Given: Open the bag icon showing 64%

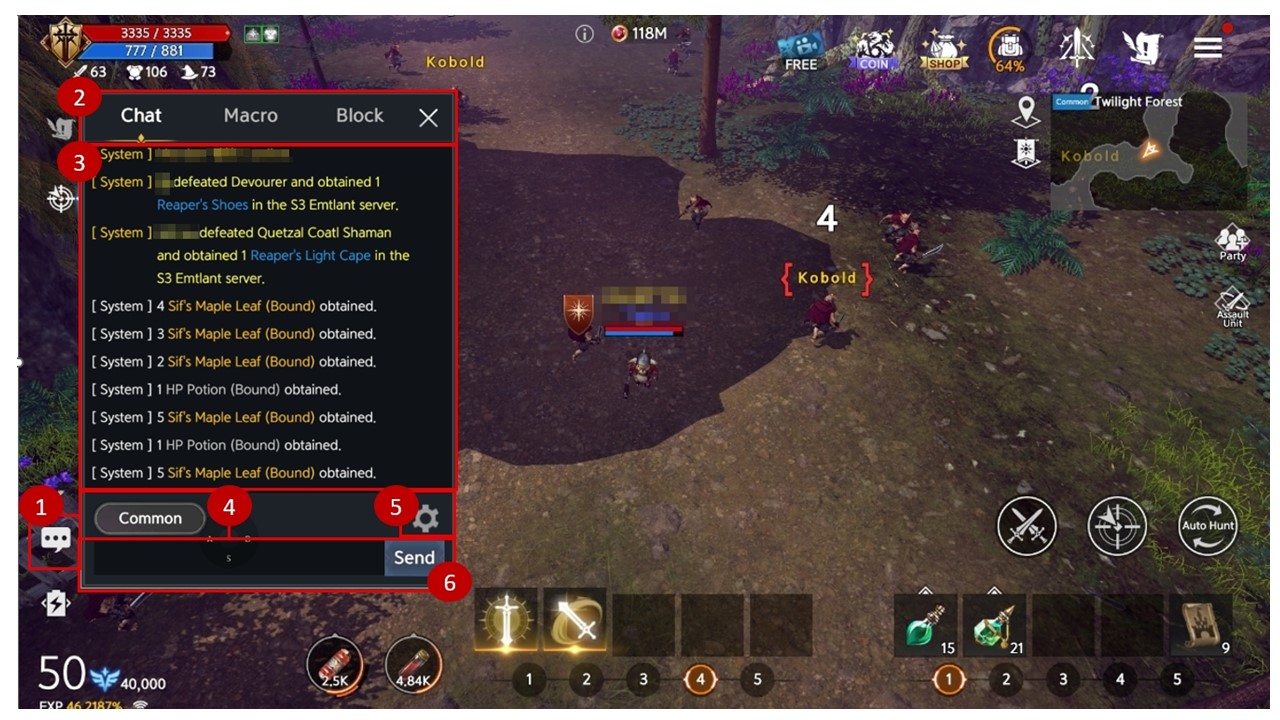Looking at the screenshot, I should pyautogui.click(x=1008, y=49).
